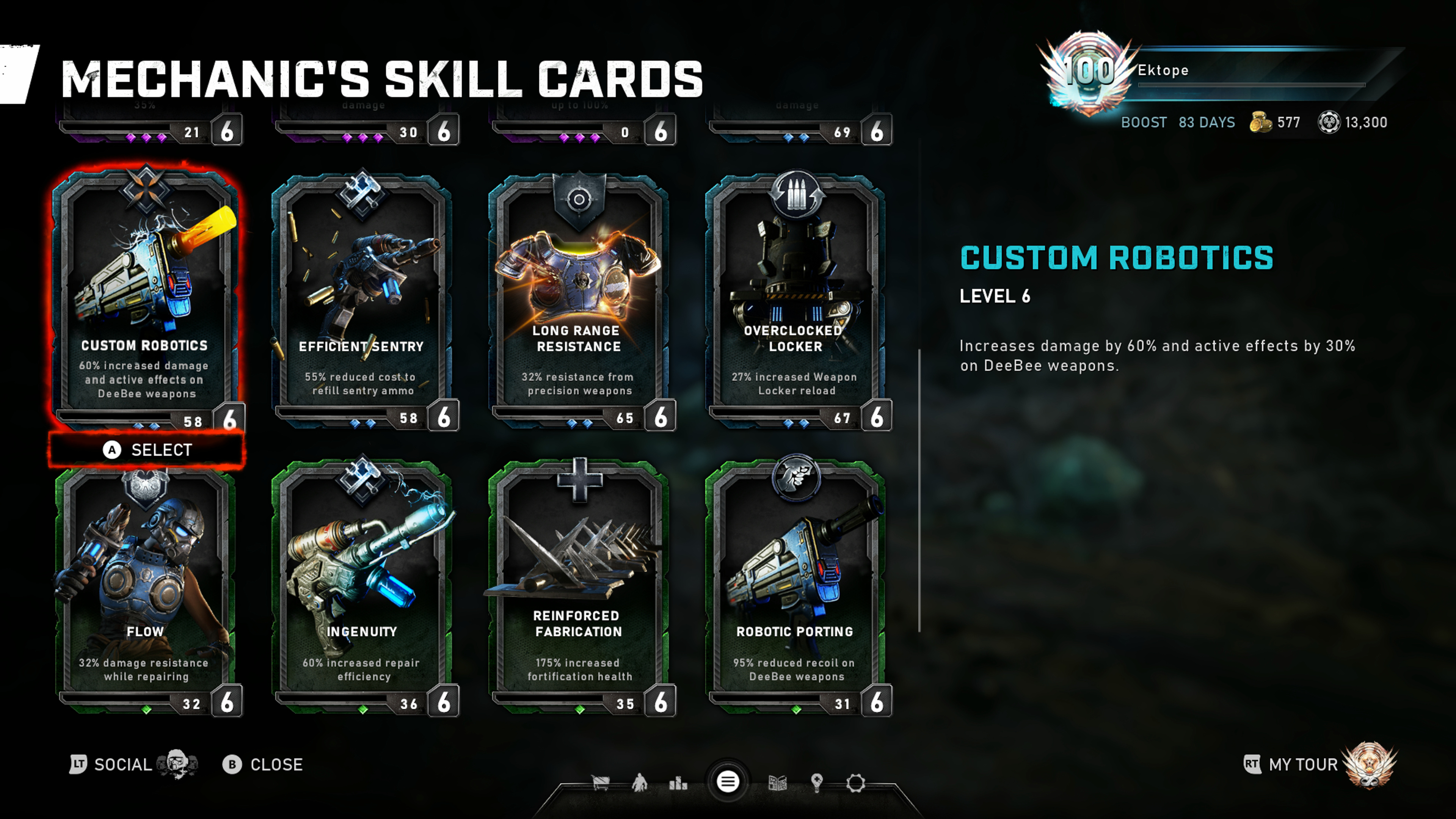Screen dimensions: 1456x819
Task: Open settings with the gear icon
Action: tap(856, 783)
